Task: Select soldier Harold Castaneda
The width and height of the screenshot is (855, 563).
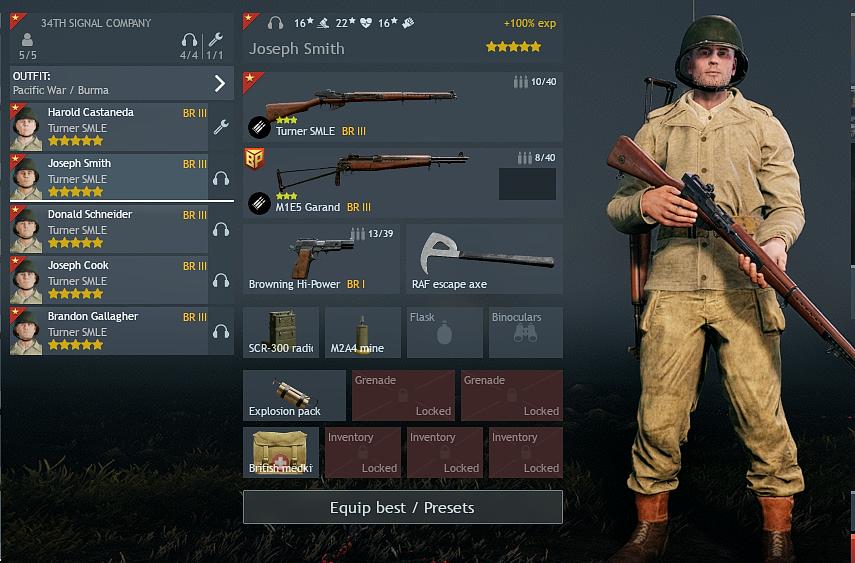Action: (x=110, y=127)
